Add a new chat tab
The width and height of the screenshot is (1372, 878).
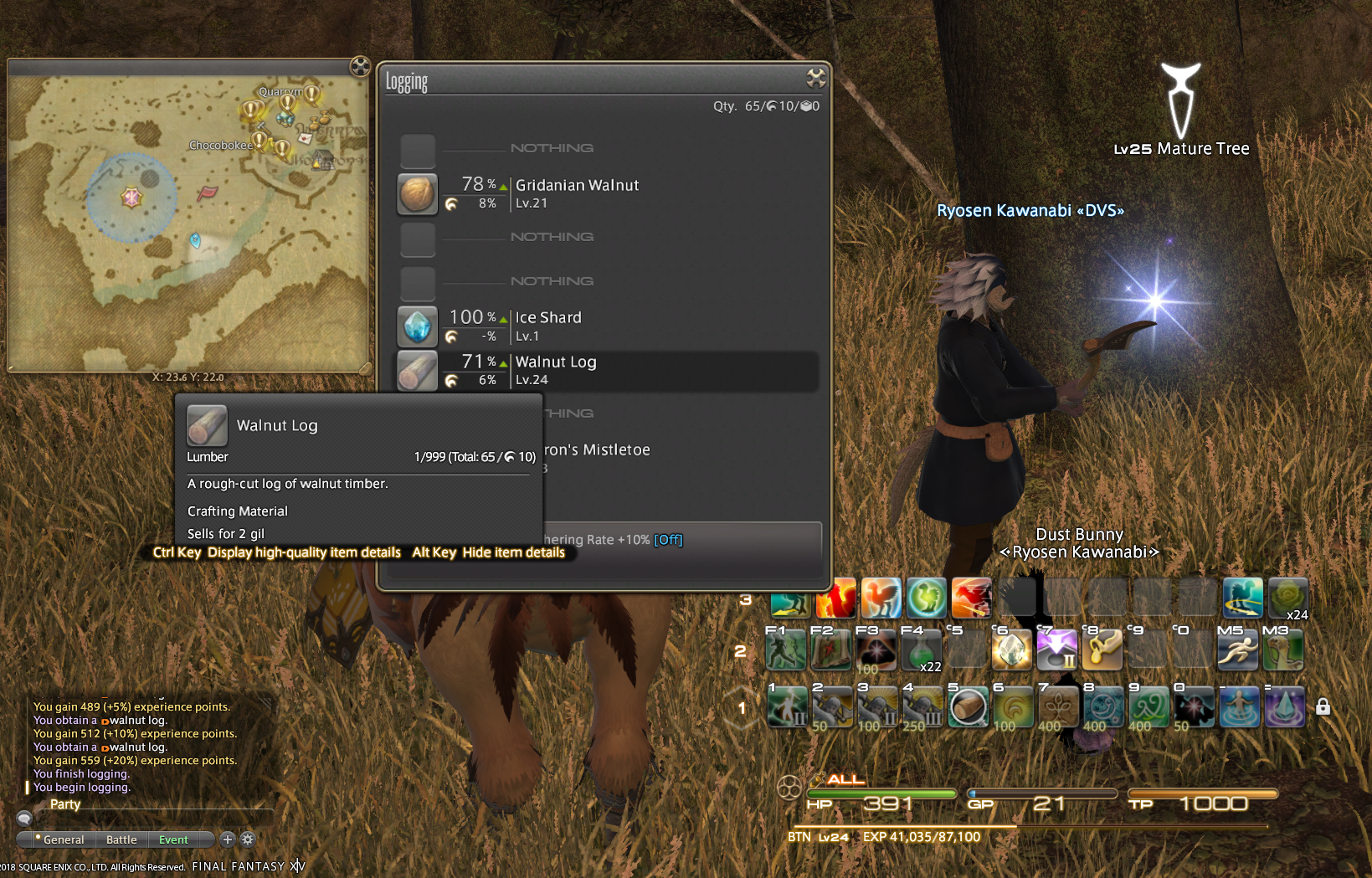coord(227,839)
